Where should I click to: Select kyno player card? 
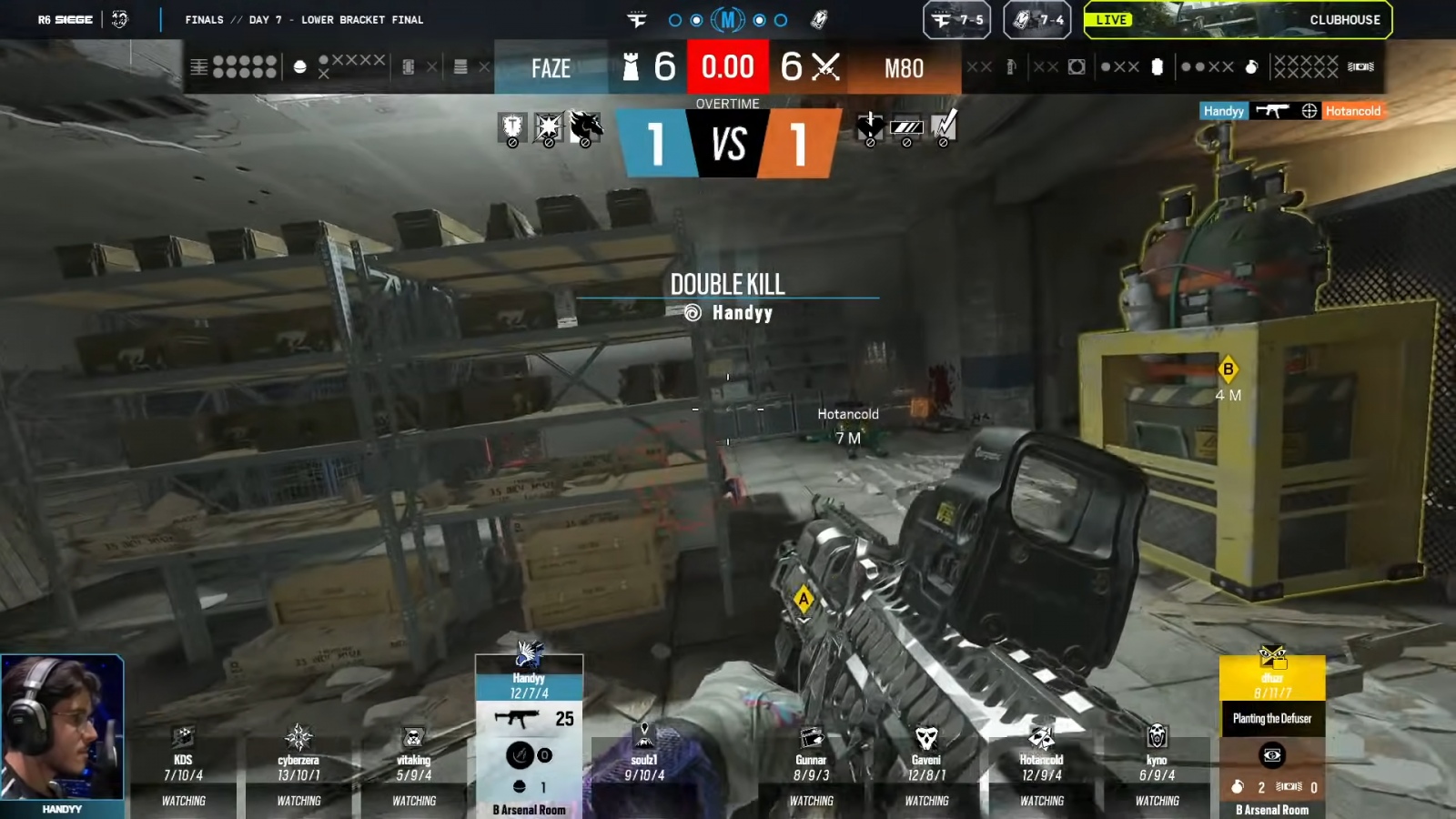pos(1157,769)
